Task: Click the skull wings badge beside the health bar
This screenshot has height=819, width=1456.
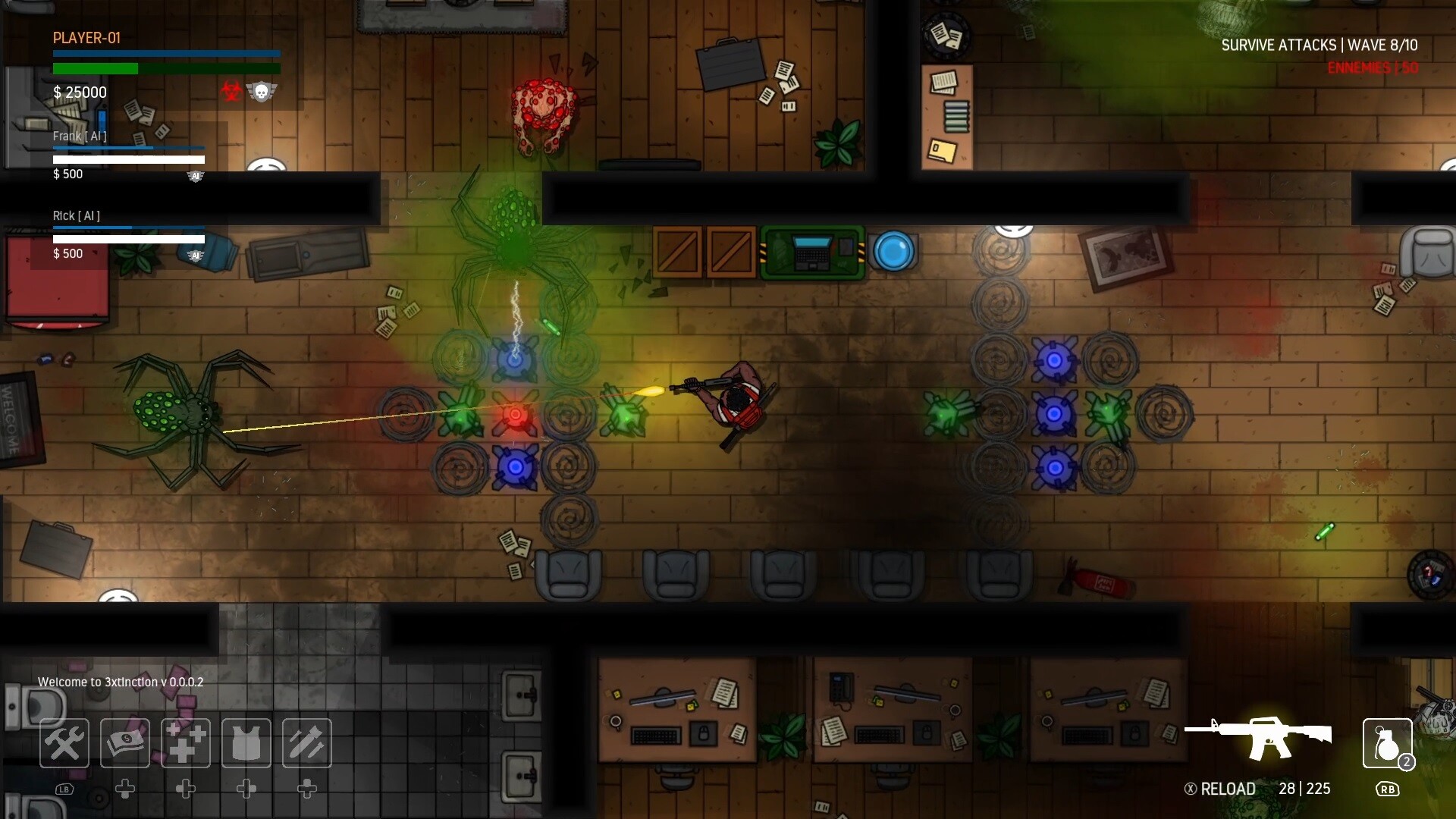Action: click(x=262, y=91)
